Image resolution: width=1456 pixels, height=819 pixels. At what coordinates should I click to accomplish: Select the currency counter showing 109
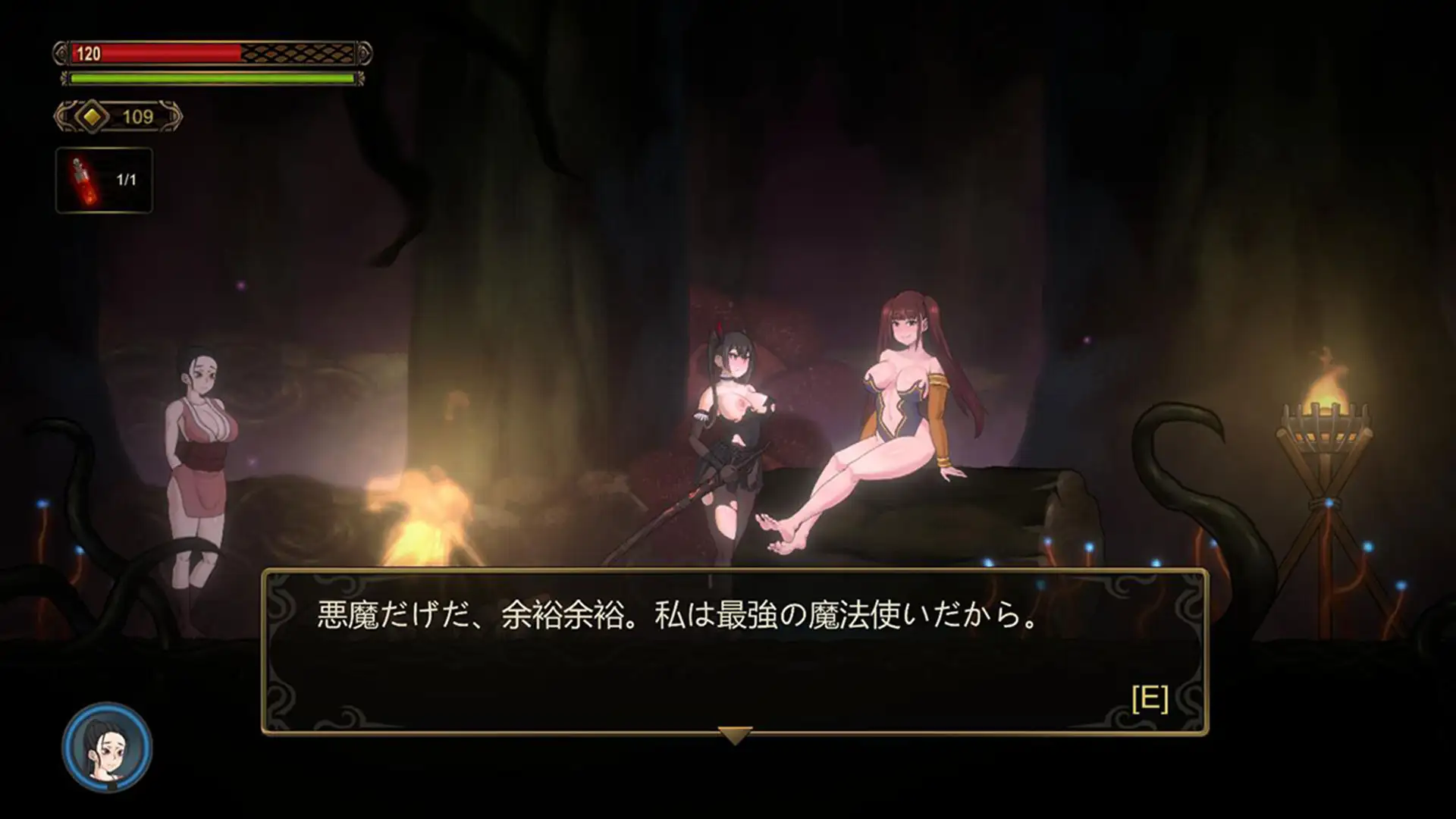[136, 116]
